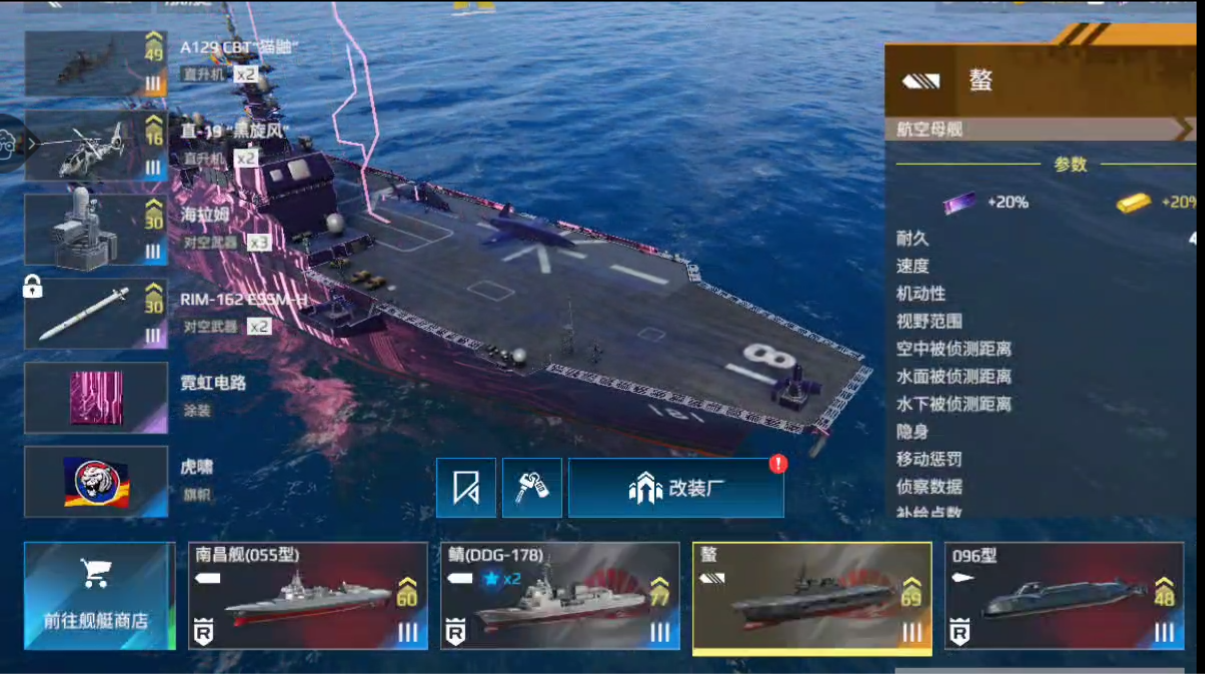
Task: Pick the 096型 submarine card
Action: click(x=1064, y=596)
